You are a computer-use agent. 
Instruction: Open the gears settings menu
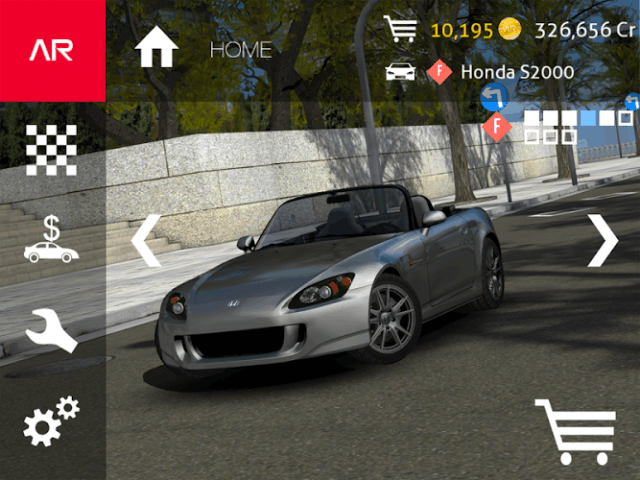tap(51, 421)
